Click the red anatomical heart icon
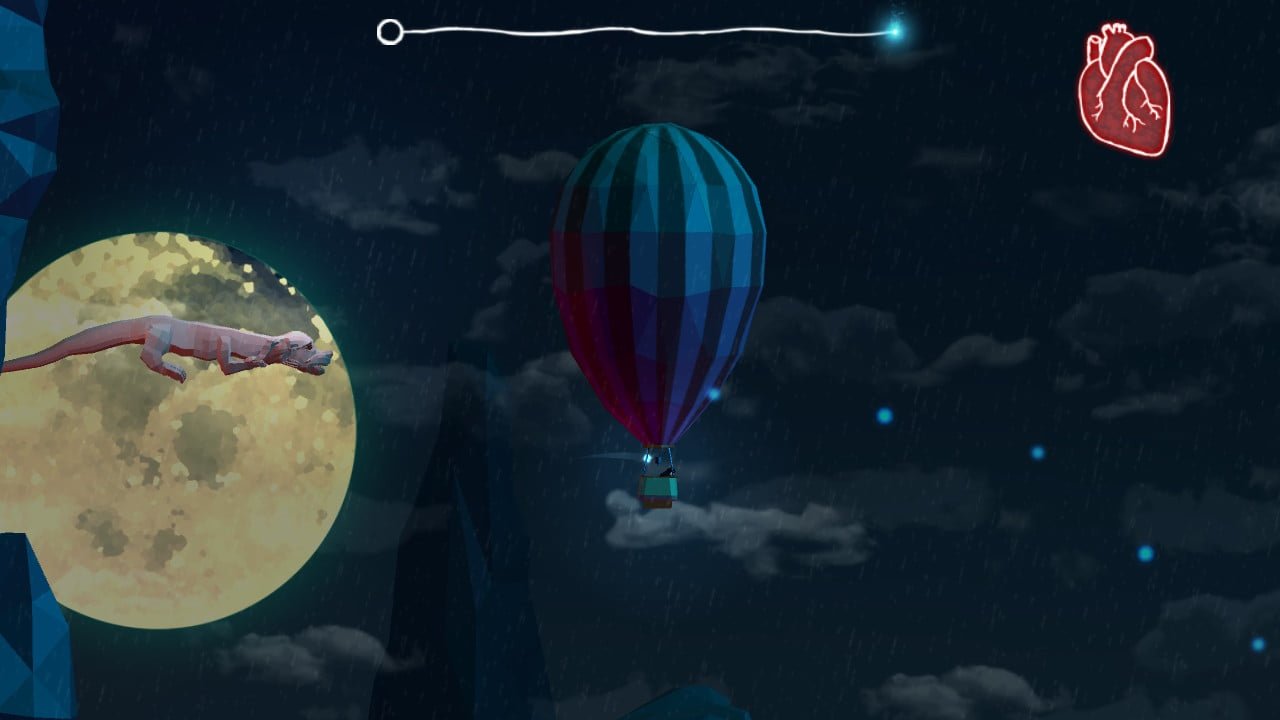 [1123, 91]
